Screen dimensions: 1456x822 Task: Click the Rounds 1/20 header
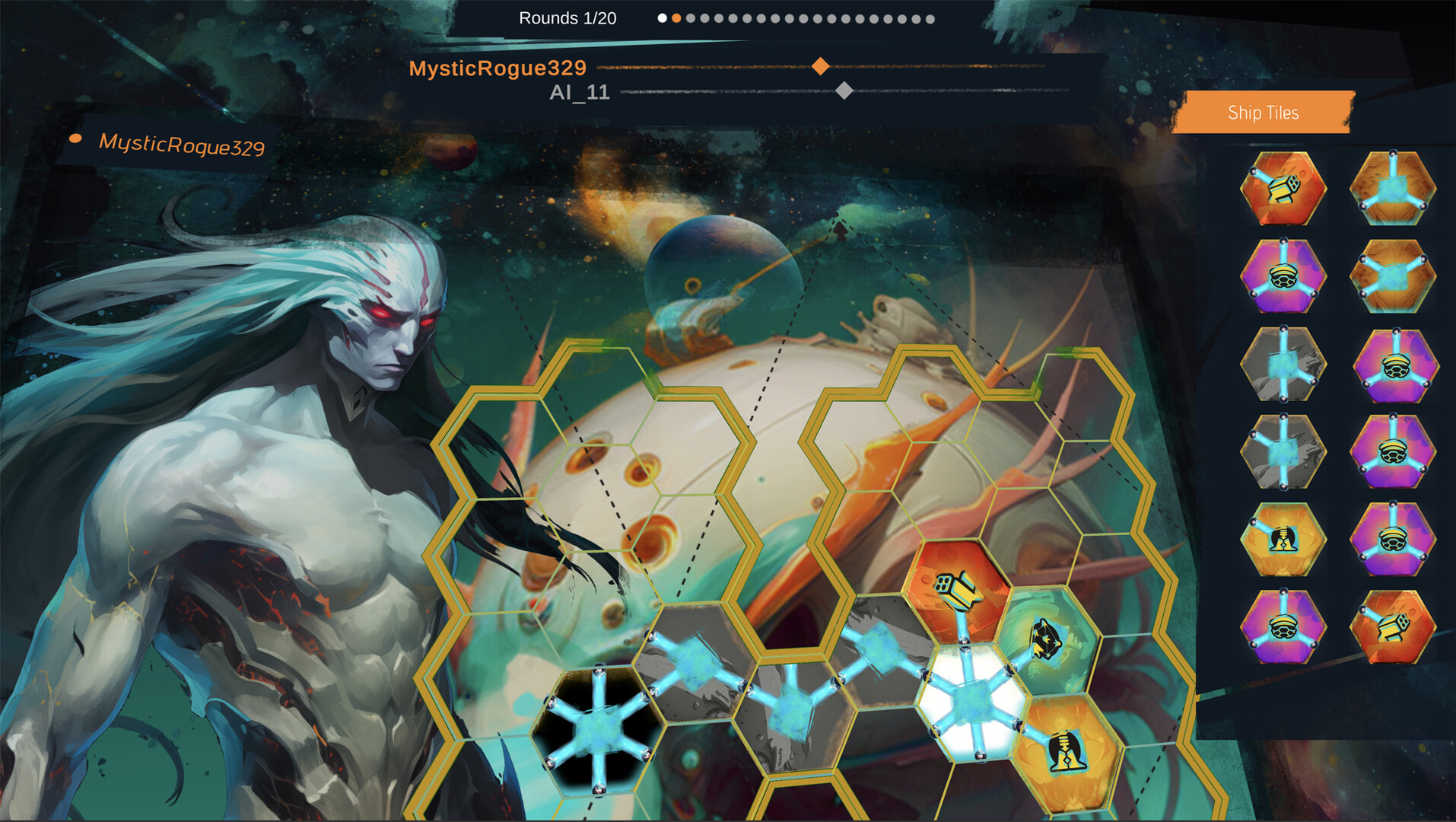point(567,18)
